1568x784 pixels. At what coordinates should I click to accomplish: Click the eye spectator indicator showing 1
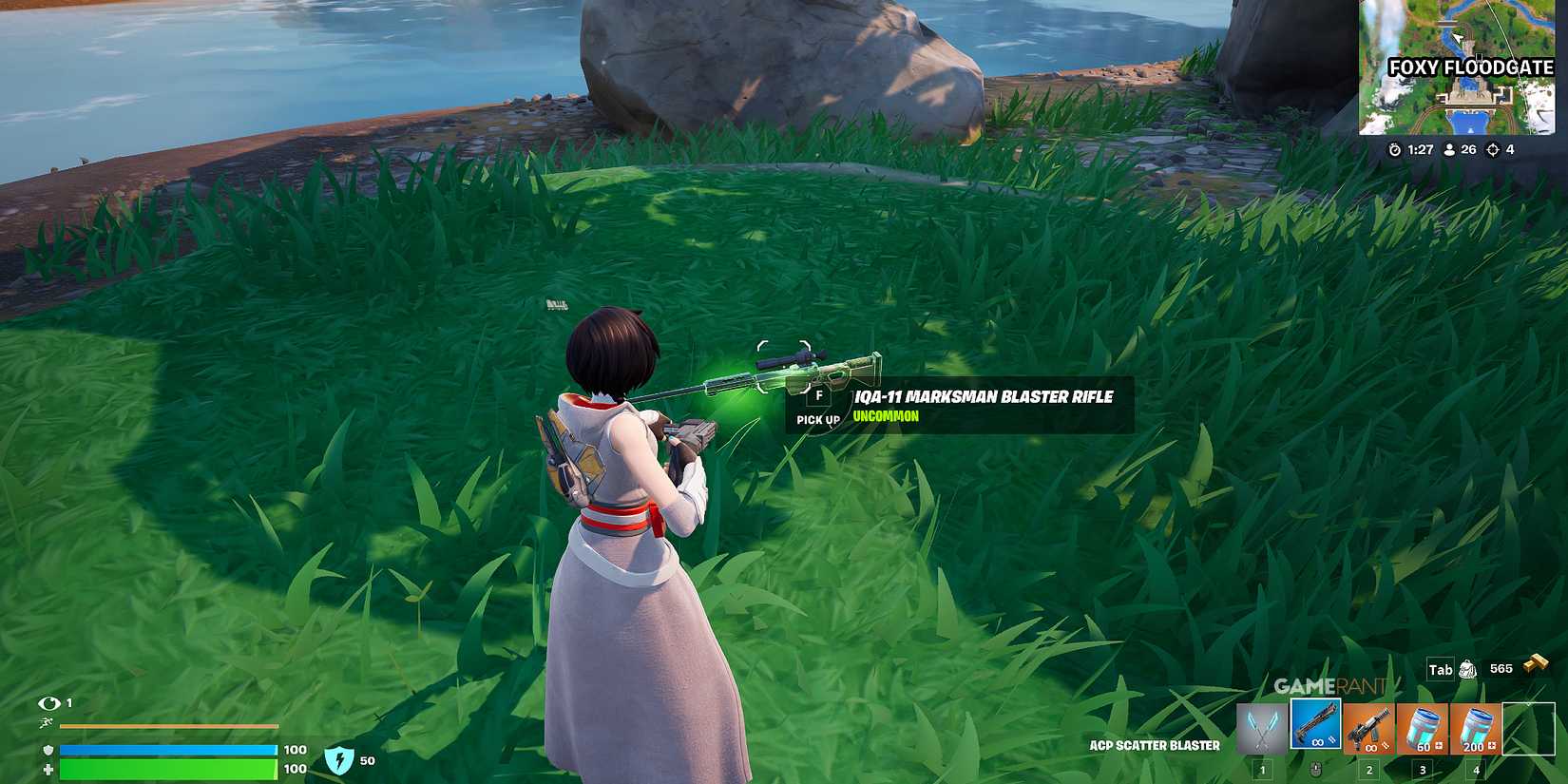coord(48,702)
